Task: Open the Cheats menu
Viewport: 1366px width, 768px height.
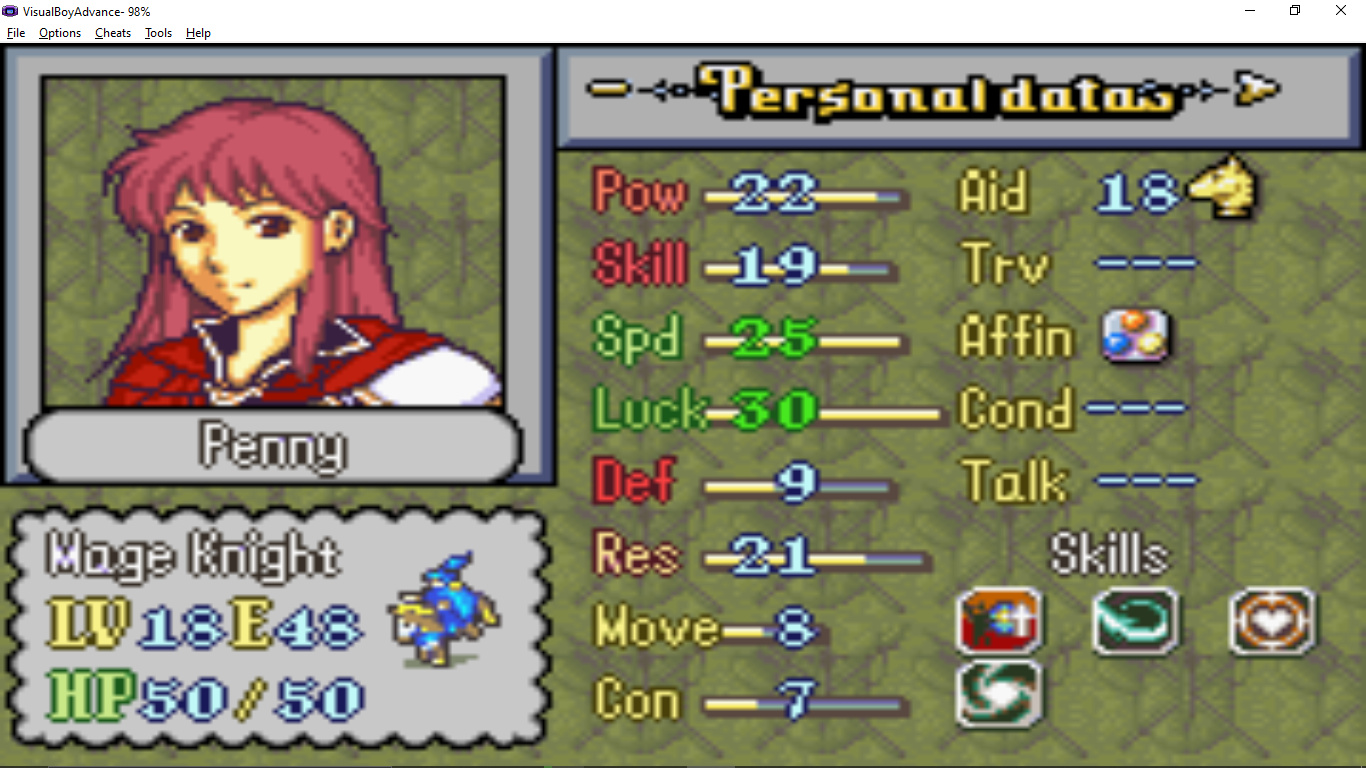Action: point(113,33)
